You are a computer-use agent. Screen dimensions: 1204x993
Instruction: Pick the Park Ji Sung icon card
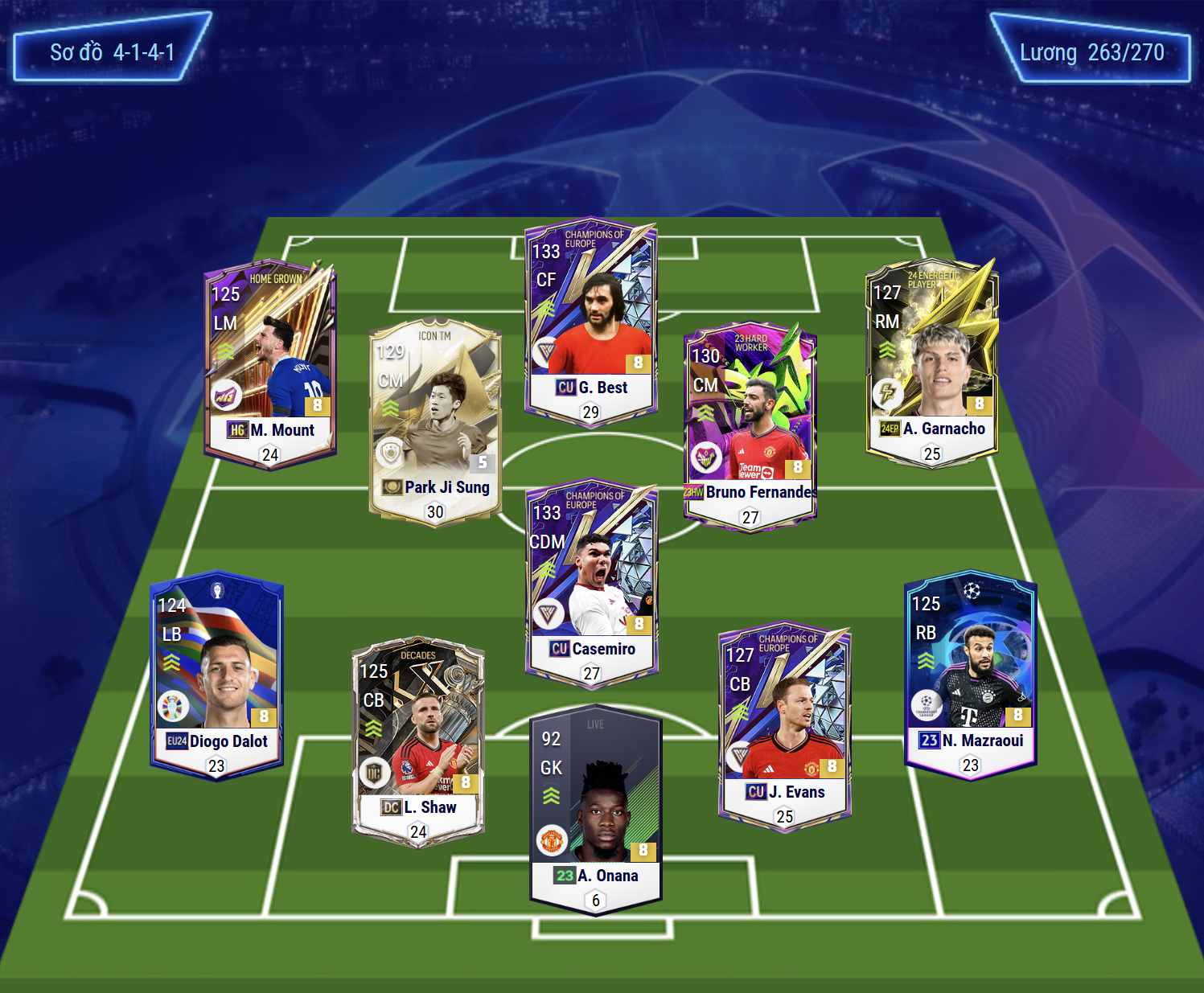click(435, 421)
